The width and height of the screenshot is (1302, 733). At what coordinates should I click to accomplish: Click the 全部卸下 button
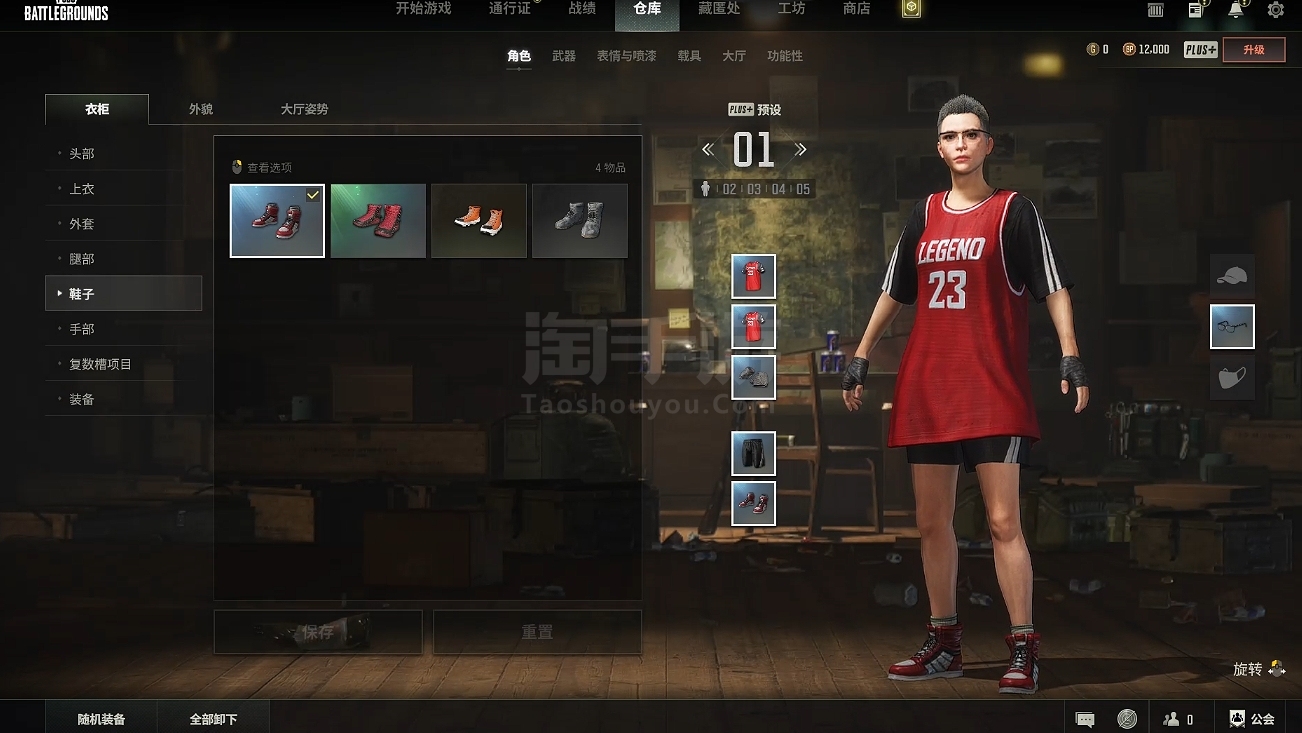214,719
